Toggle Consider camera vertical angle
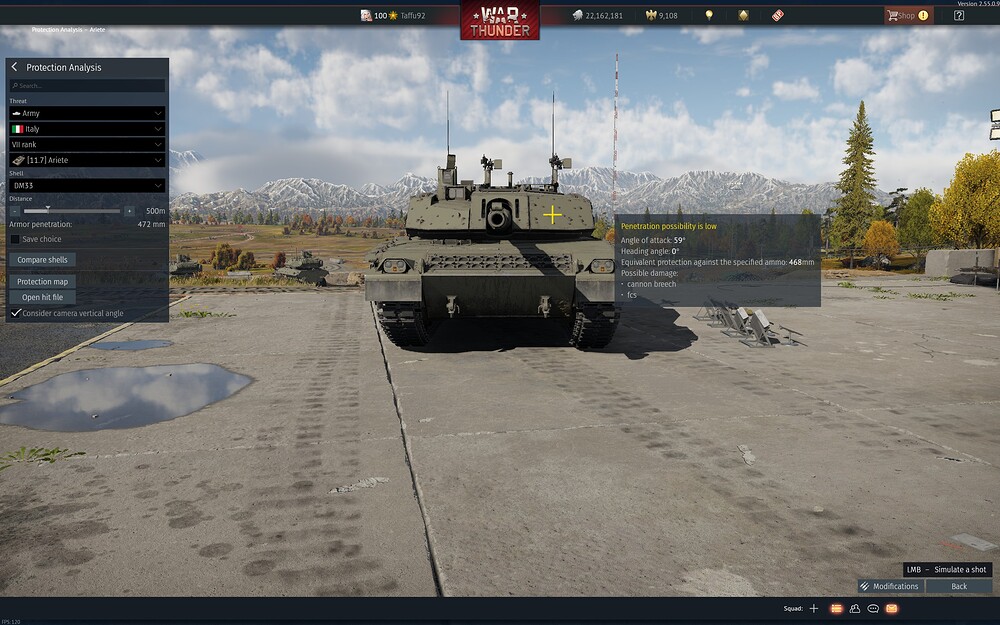The image size is (1000, 625). (16, 313)
